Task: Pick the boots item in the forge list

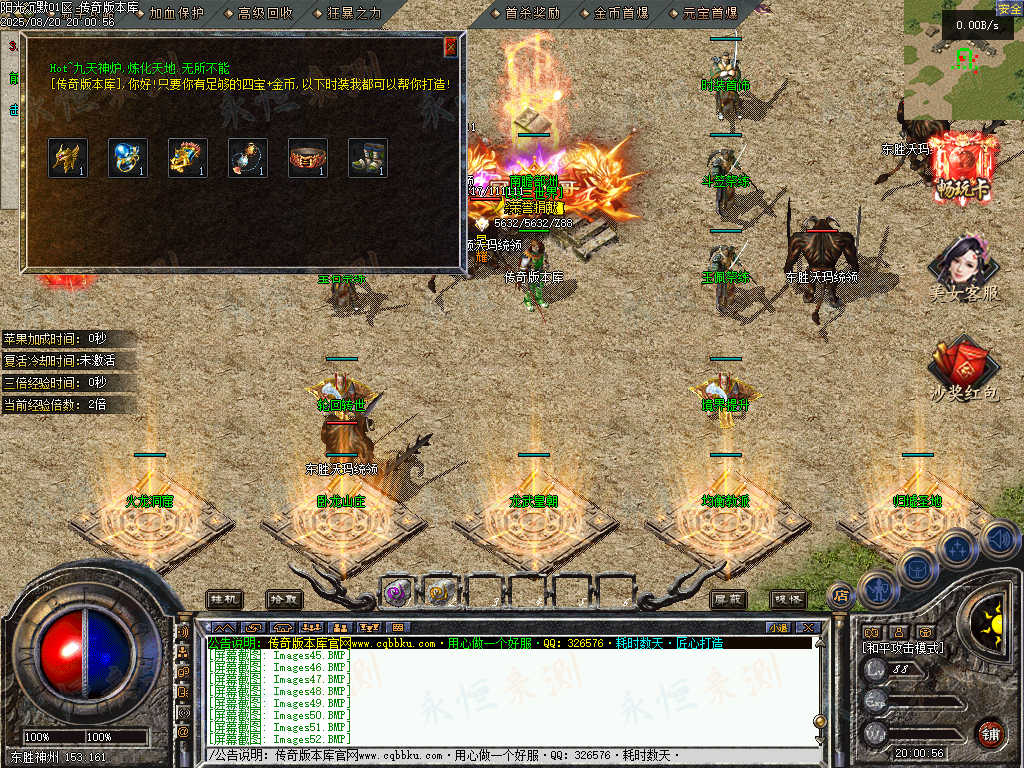Action: click(368, 158)
